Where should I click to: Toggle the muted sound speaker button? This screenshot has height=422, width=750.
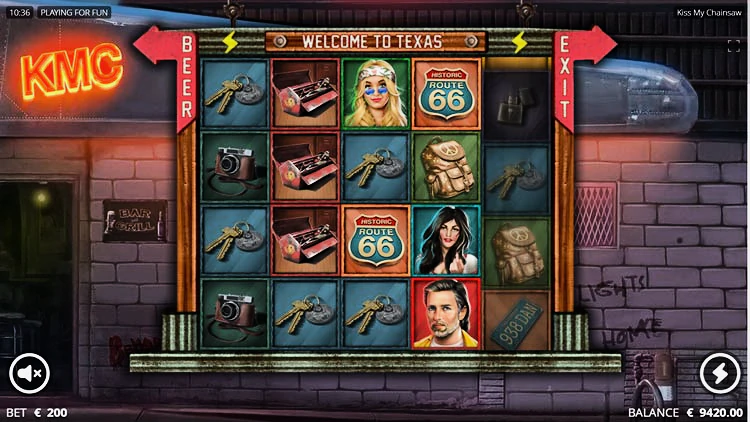point(29,374)
